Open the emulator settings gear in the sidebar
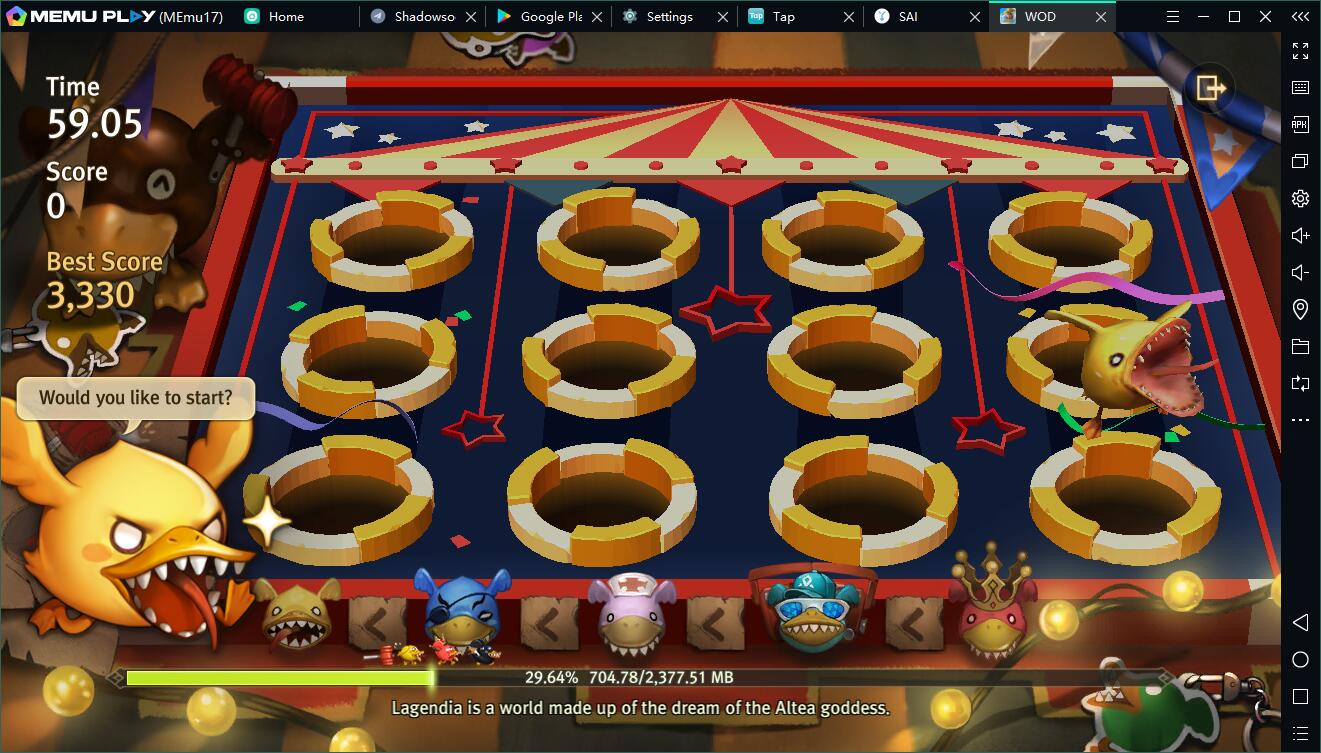 pyautogui.click(x=1300, y=198)
